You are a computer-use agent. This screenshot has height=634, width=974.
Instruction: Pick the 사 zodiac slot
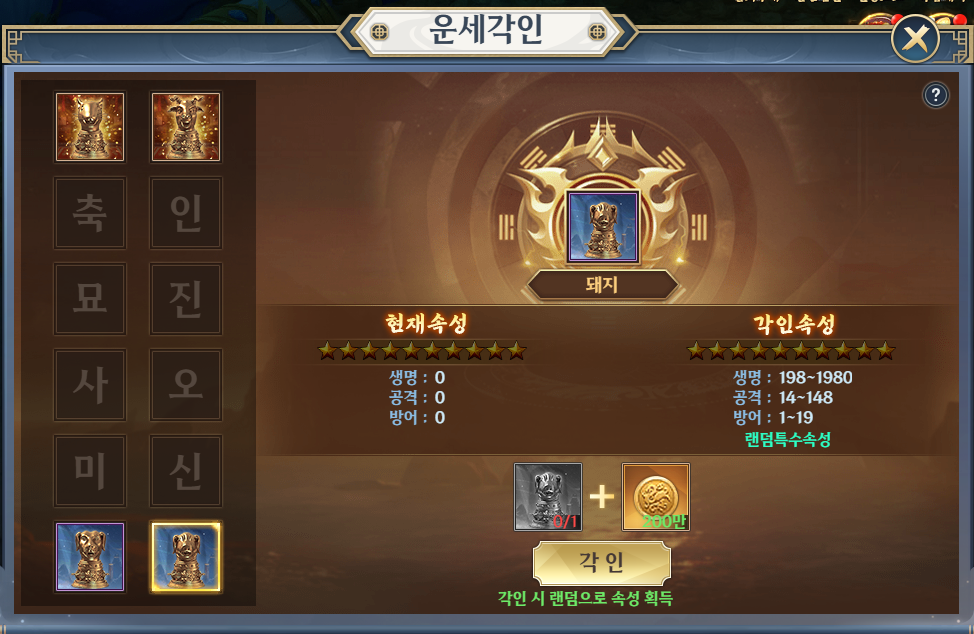pyautogui.click(x=90, y=385)
